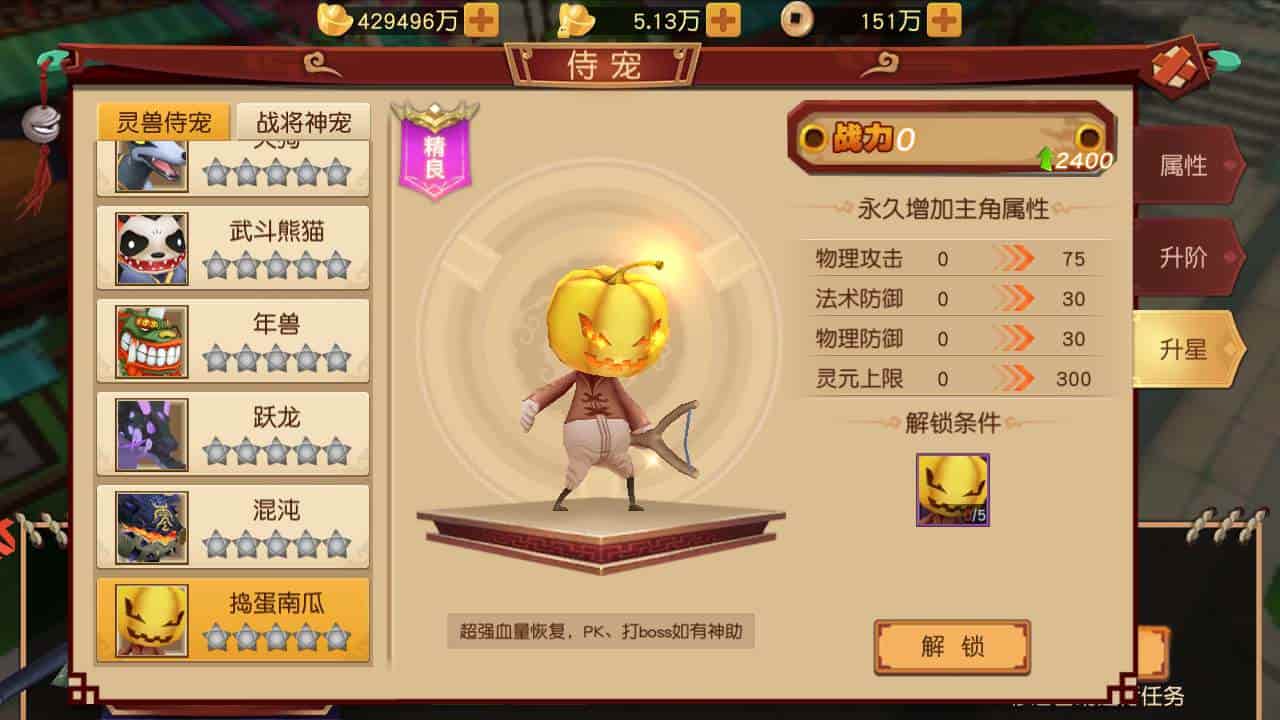The width and height of the screenshot is (1280, 720).
Task: Click the 精良 quality banner above the pumpkin pet
Action: [x=434, y=150]
